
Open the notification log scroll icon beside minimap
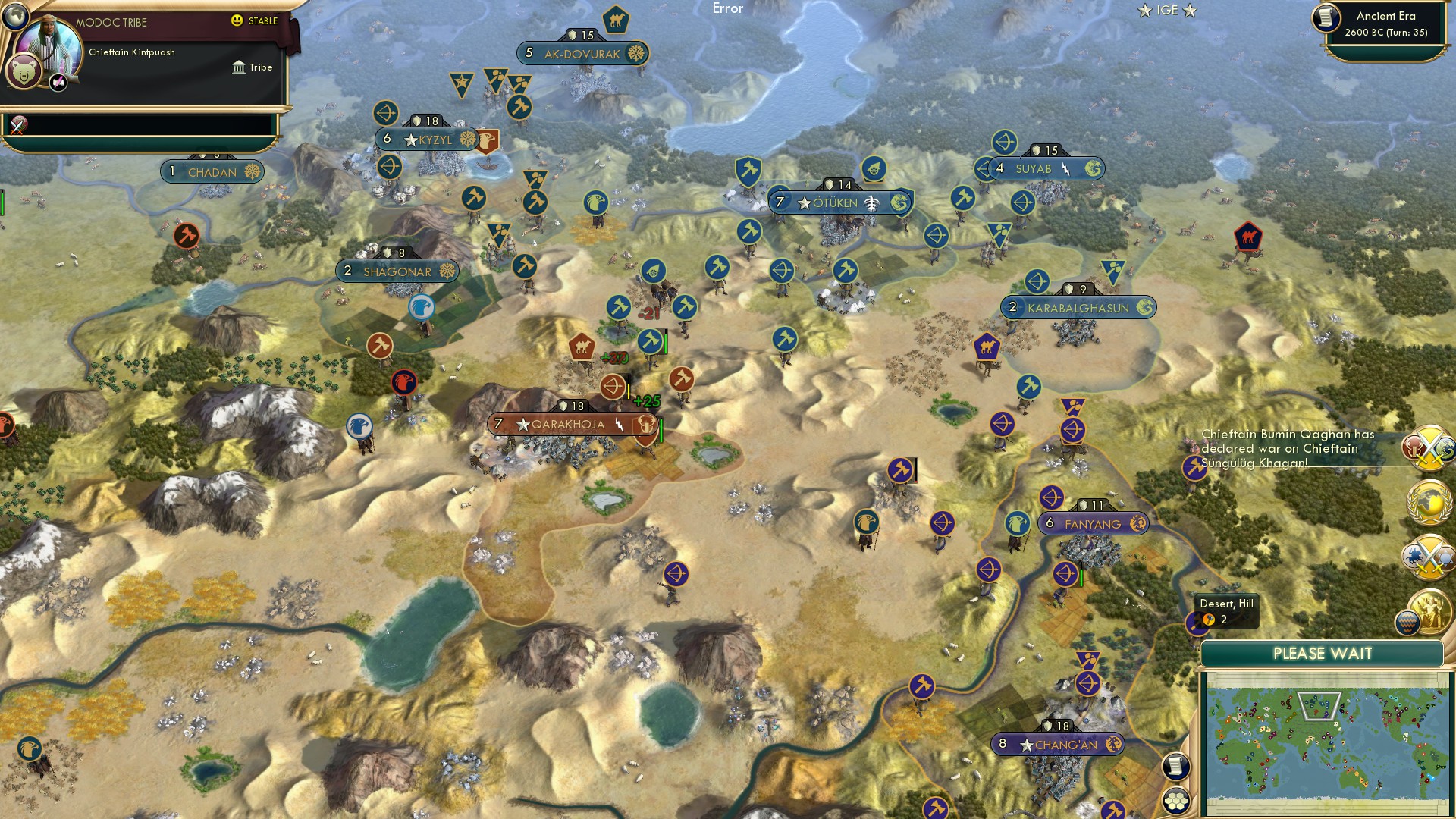(1174, 766)
